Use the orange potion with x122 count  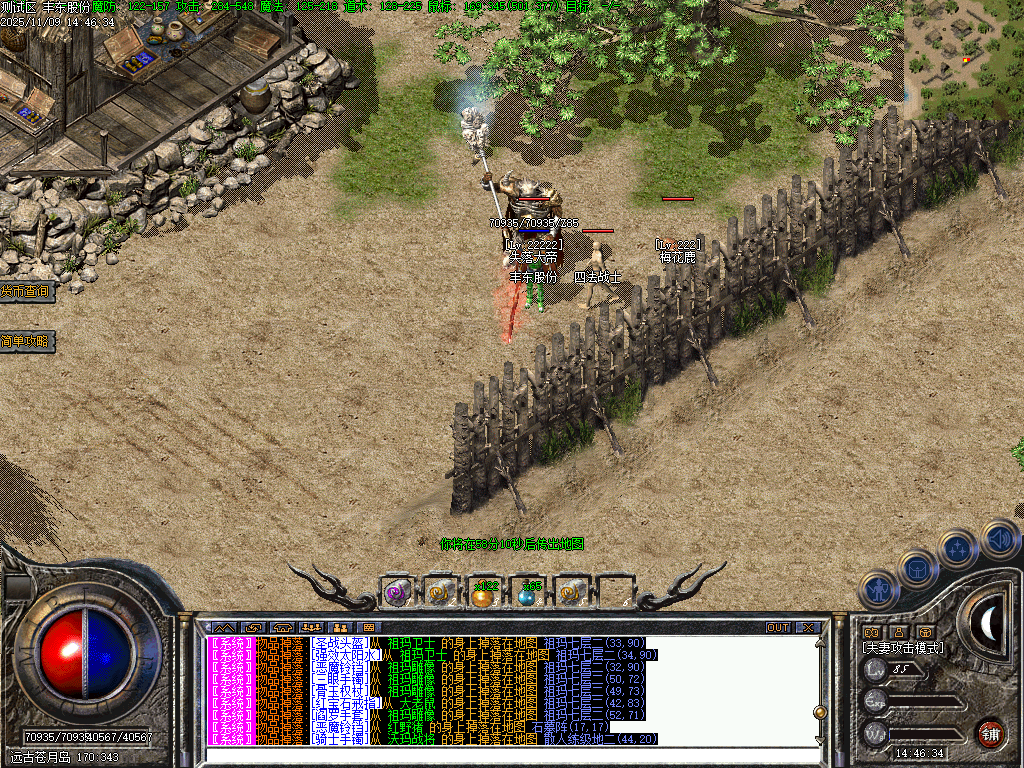click(484, 594)
